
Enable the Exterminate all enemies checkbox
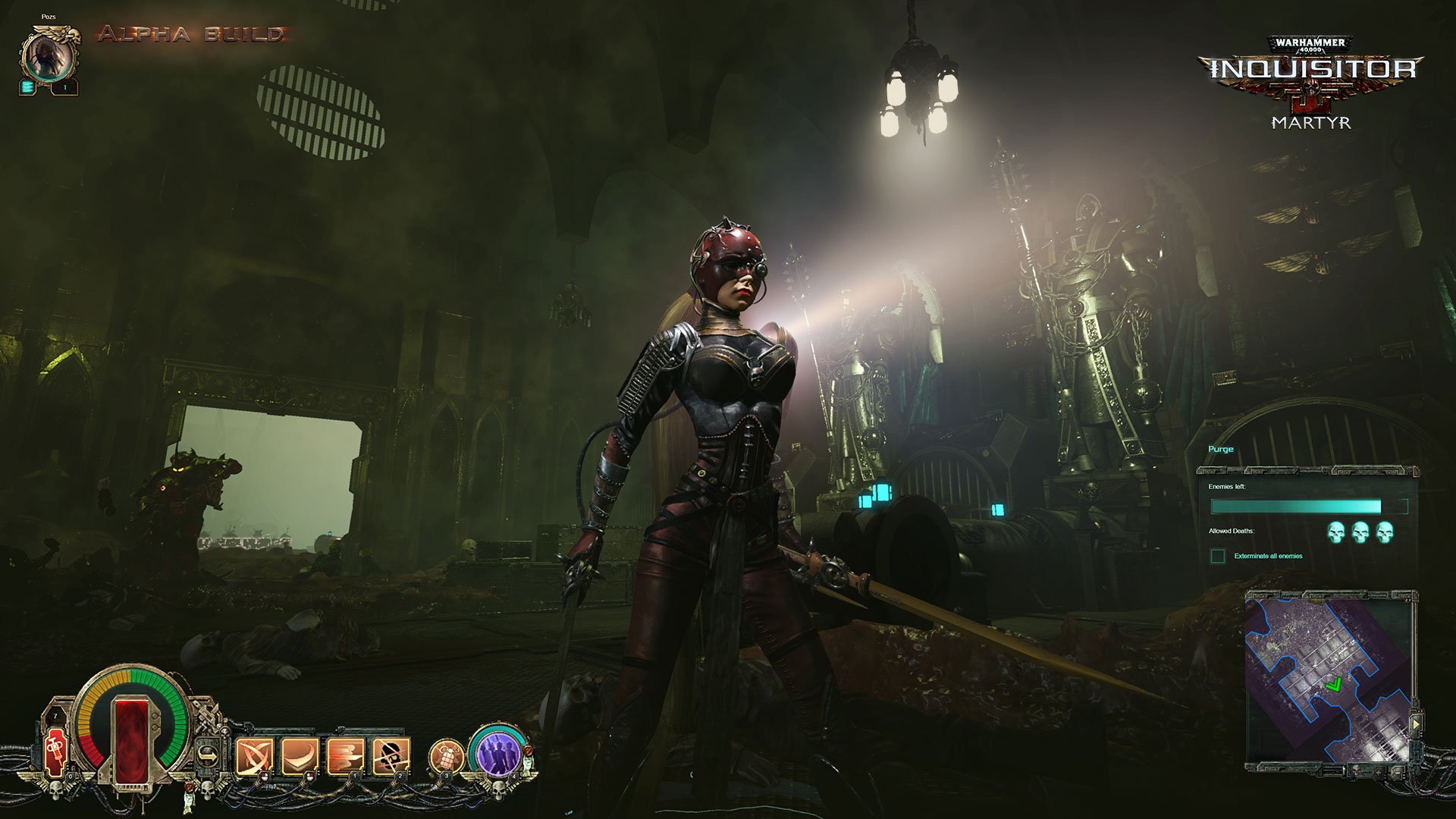[1217, 557]
